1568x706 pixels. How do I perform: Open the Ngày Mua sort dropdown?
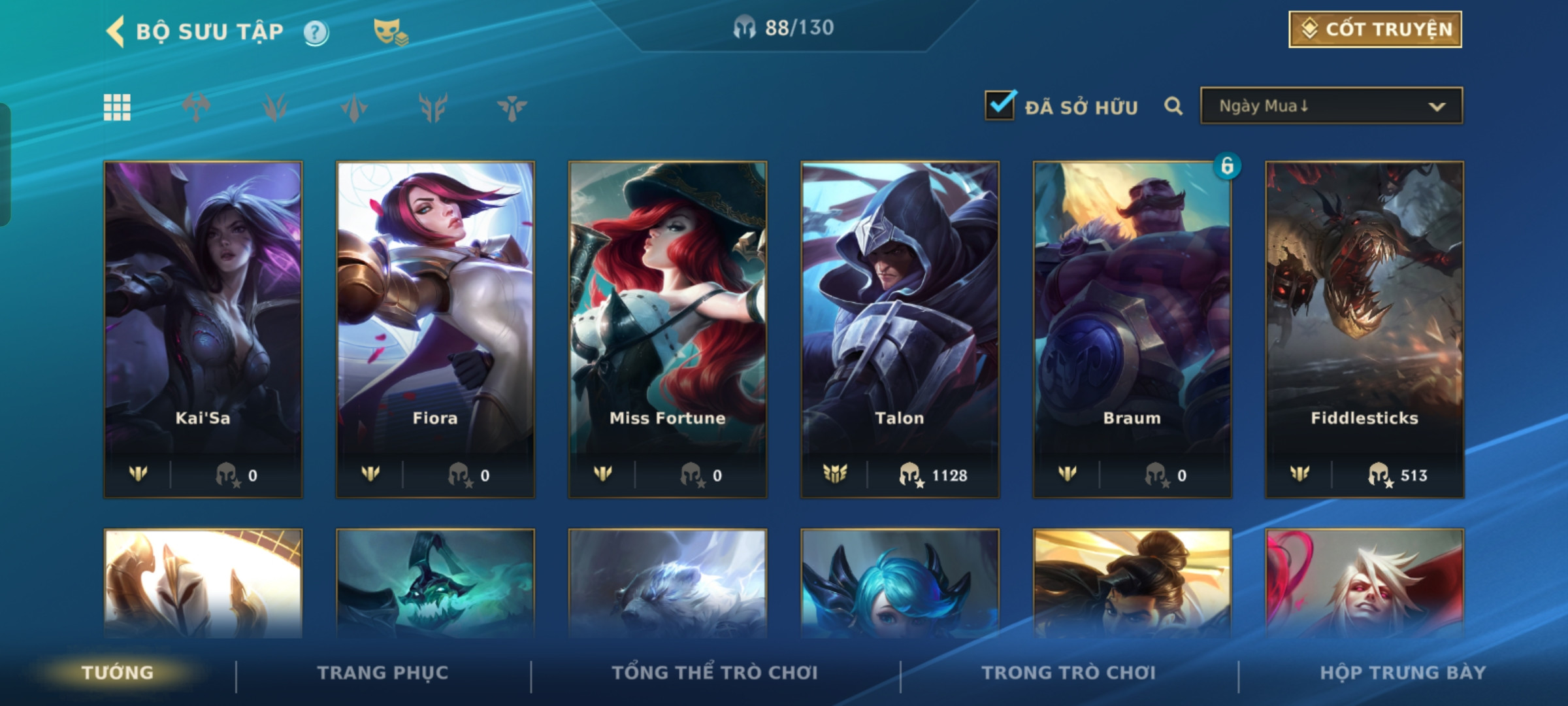click(x=1331, y=106)
